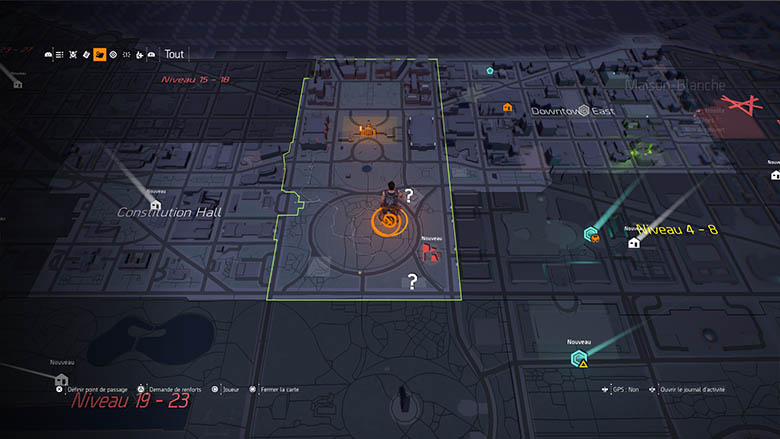Screen dimensions: 780x439
Task: Select the bottom-left safe house marked Nouveau
Action: click(62, 380)
